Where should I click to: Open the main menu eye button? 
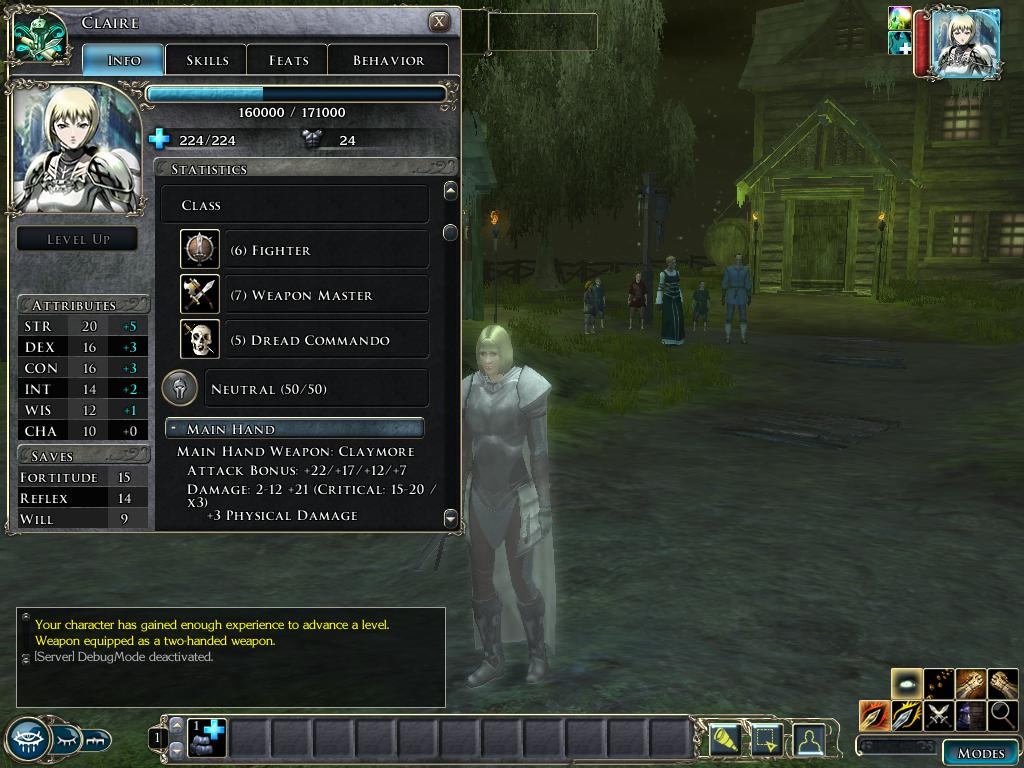[28, 740]
